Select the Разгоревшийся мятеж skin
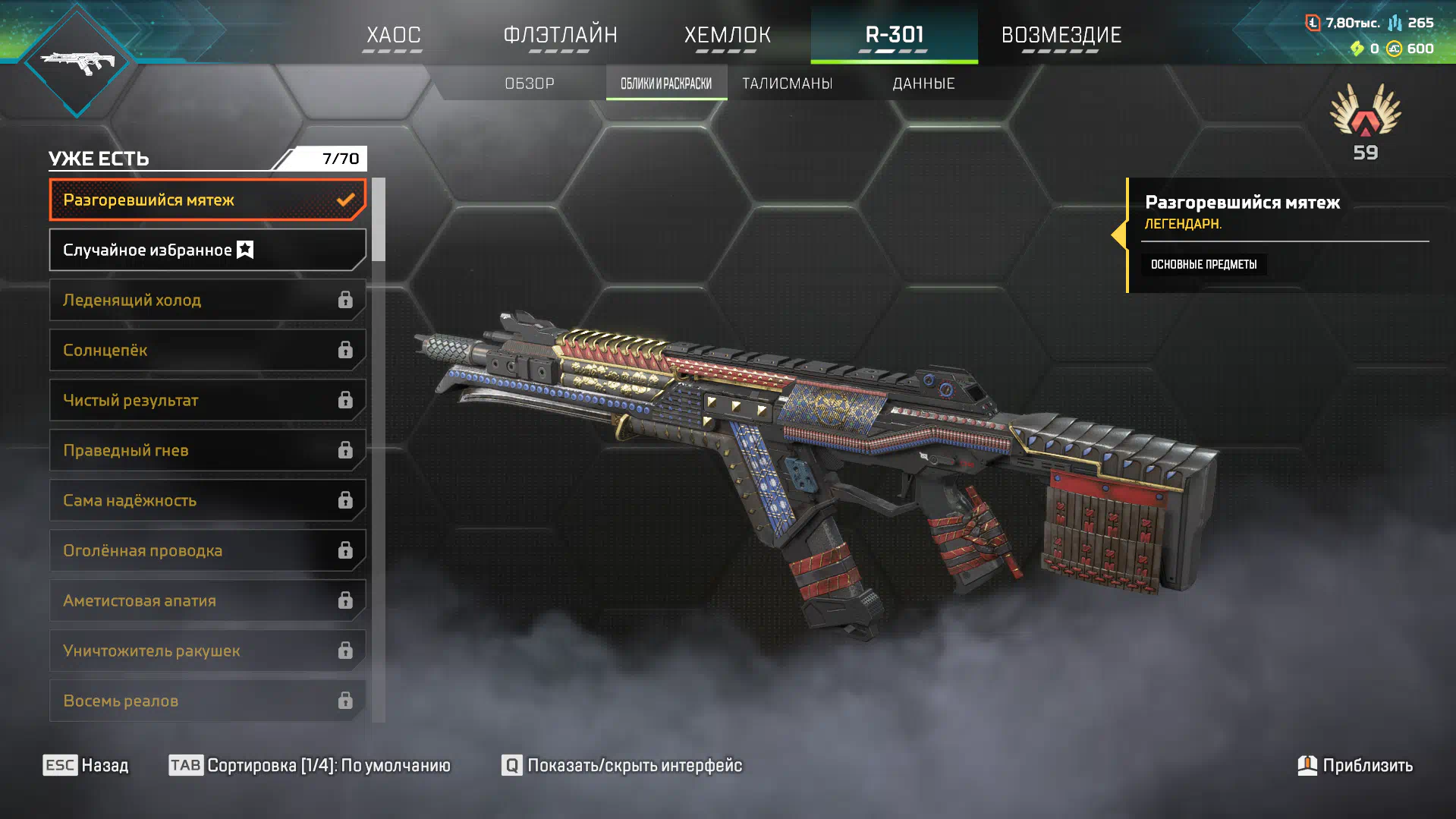 207,200
